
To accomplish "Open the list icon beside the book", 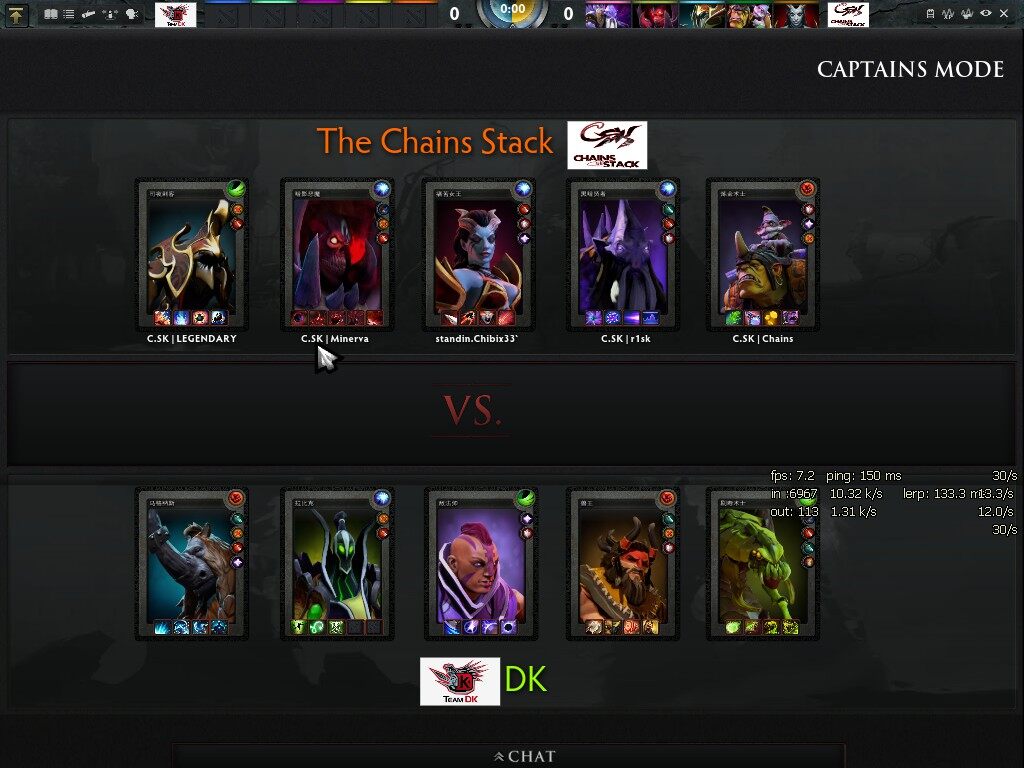I will pos(68,14).
